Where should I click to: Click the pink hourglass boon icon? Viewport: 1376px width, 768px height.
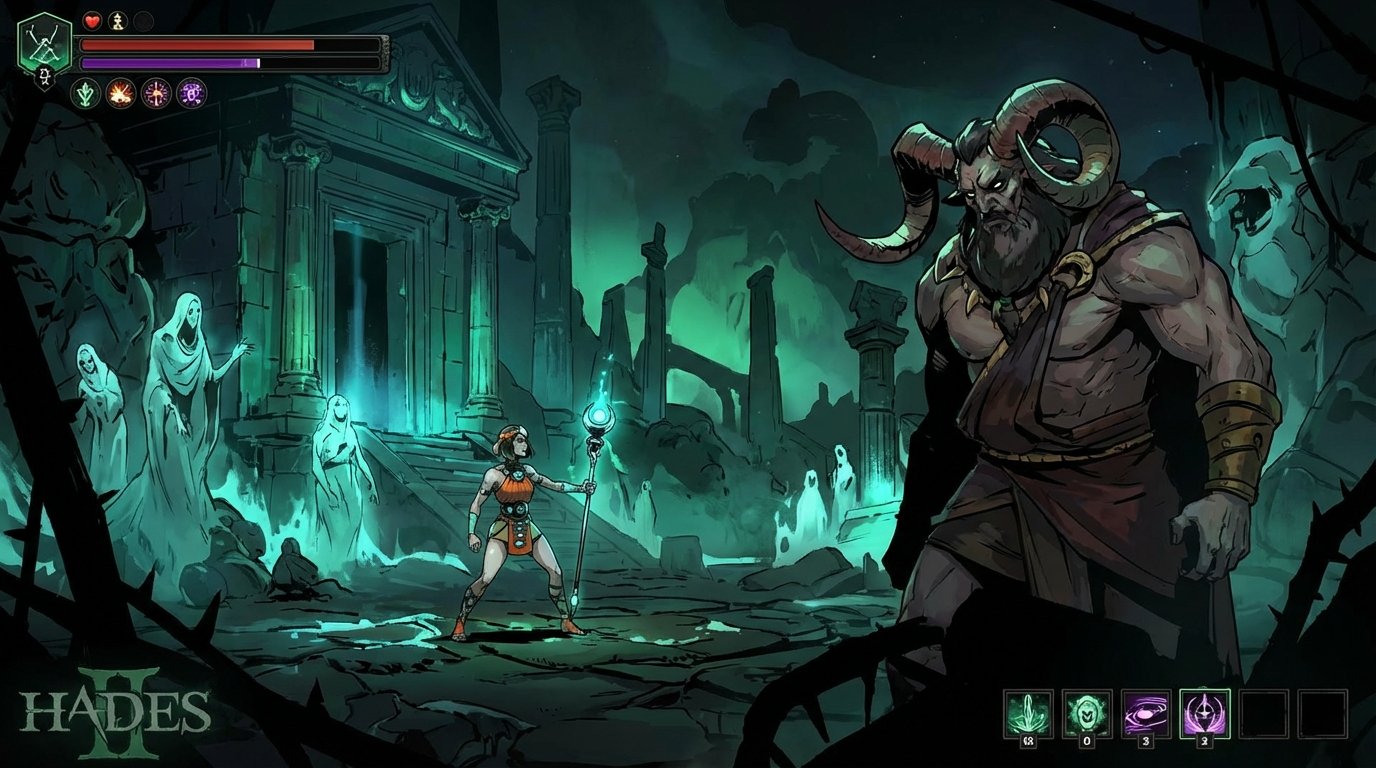coord(155,93)
